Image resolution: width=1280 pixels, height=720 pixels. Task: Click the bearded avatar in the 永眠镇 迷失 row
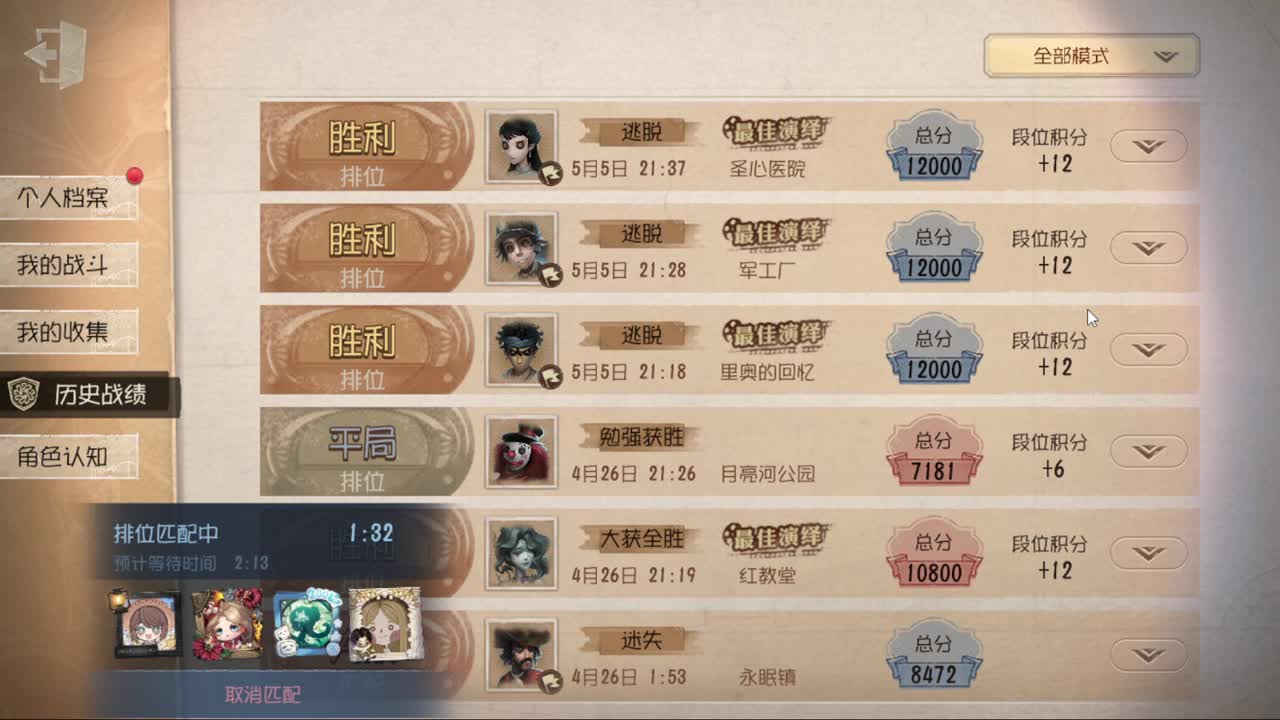(519, 653)
